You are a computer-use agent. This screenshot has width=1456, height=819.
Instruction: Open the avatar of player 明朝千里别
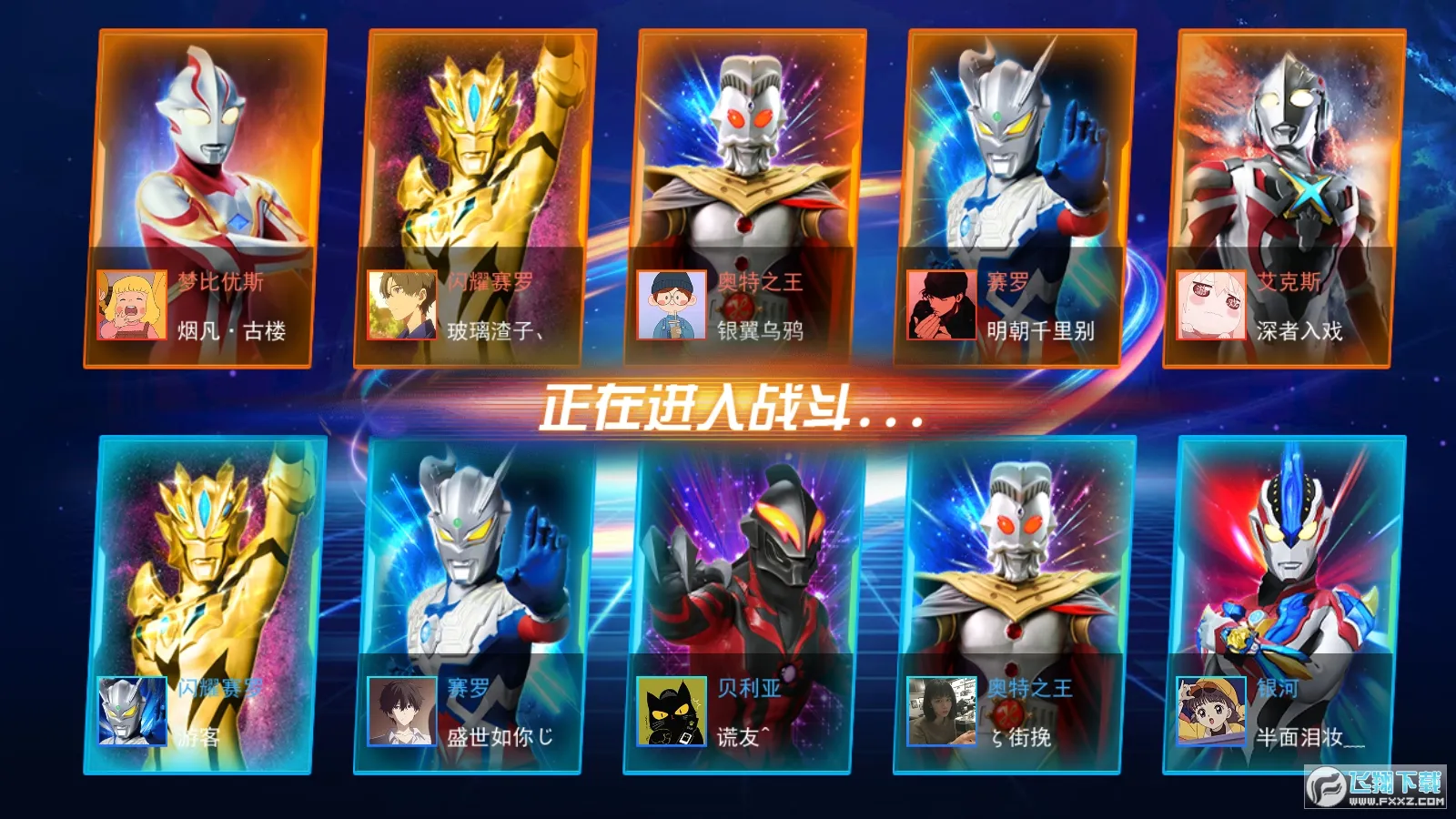[x=940, y=305]
